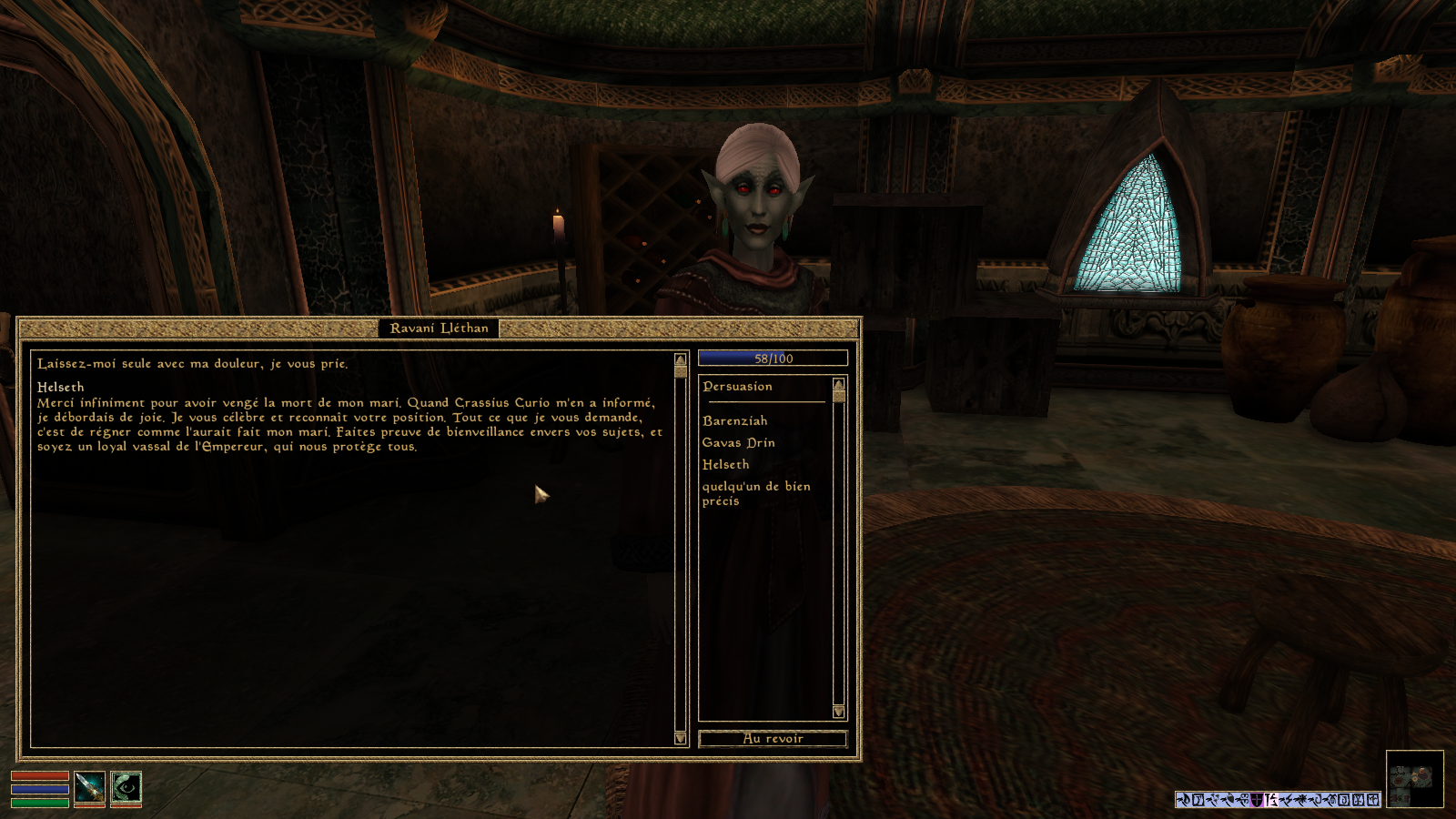Click the topic list's scroll-up arrow
The height and width of the screenshot is (819, 1456).
tap(838, 384)
